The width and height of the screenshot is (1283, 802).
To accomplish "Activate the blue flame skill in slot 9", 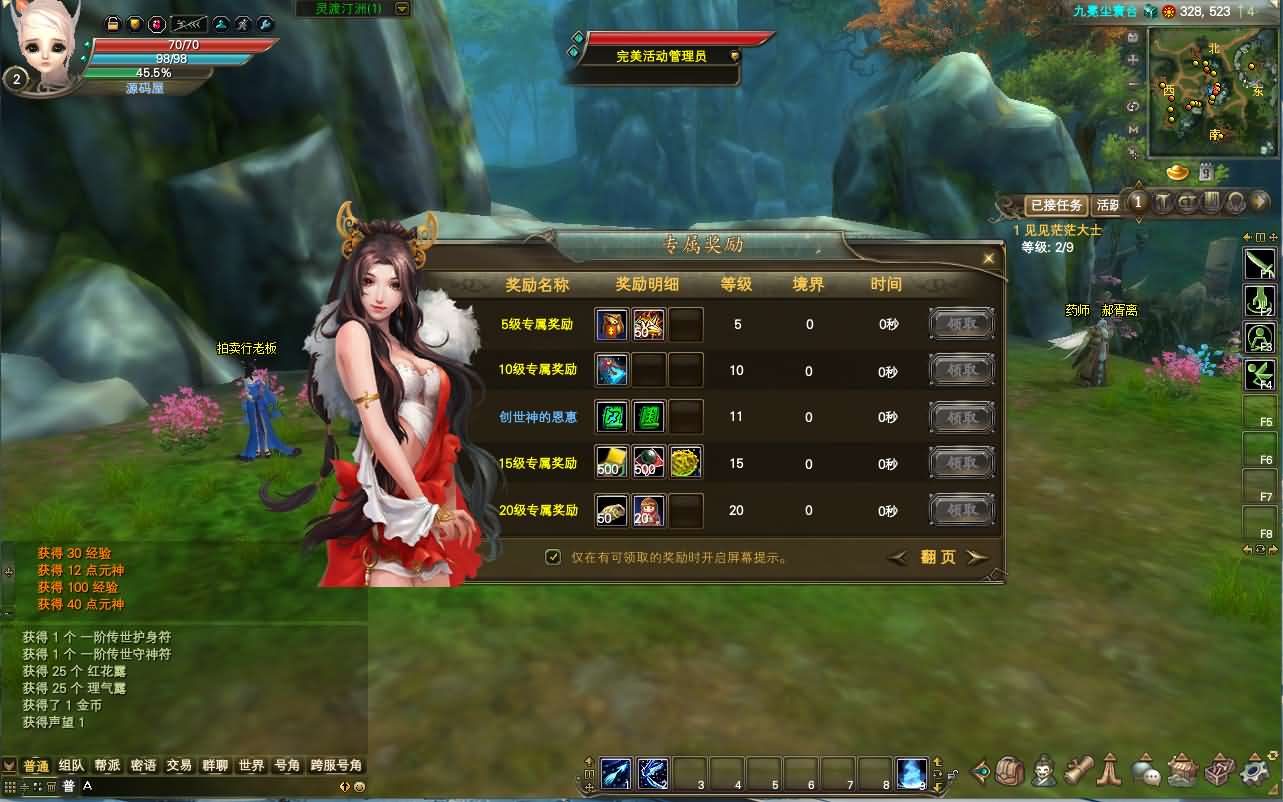I will [x=911, y=772].
